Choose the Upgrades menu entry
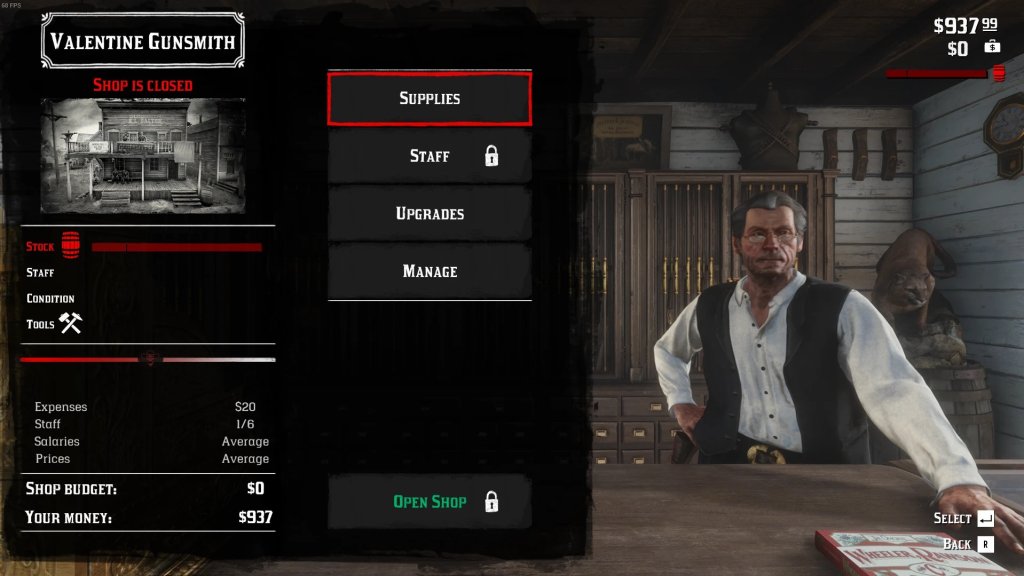The width and height of the screenshot is (1024, 576). pos(429,214)
